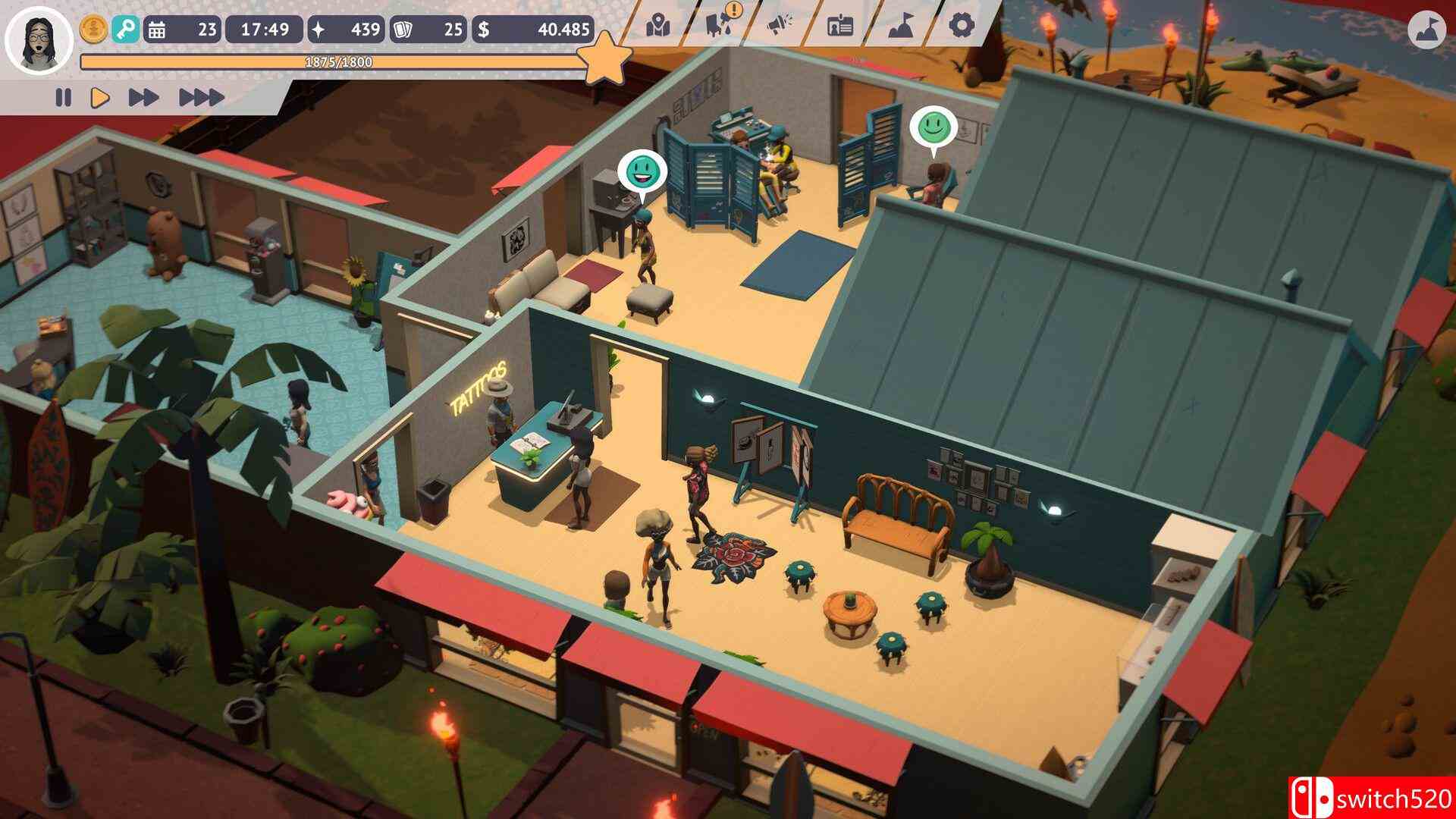The image size is (1456, 819).
Task: Enable normal play speed
Action: click(99, 97)
